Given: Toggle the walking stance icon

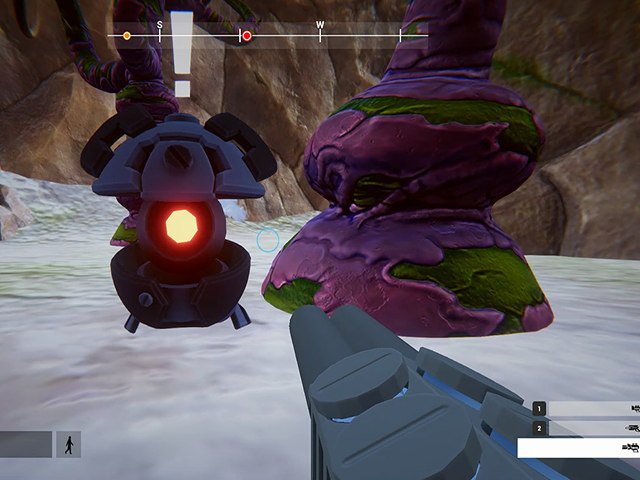Looking at the screenshot, I should [69, 445].
